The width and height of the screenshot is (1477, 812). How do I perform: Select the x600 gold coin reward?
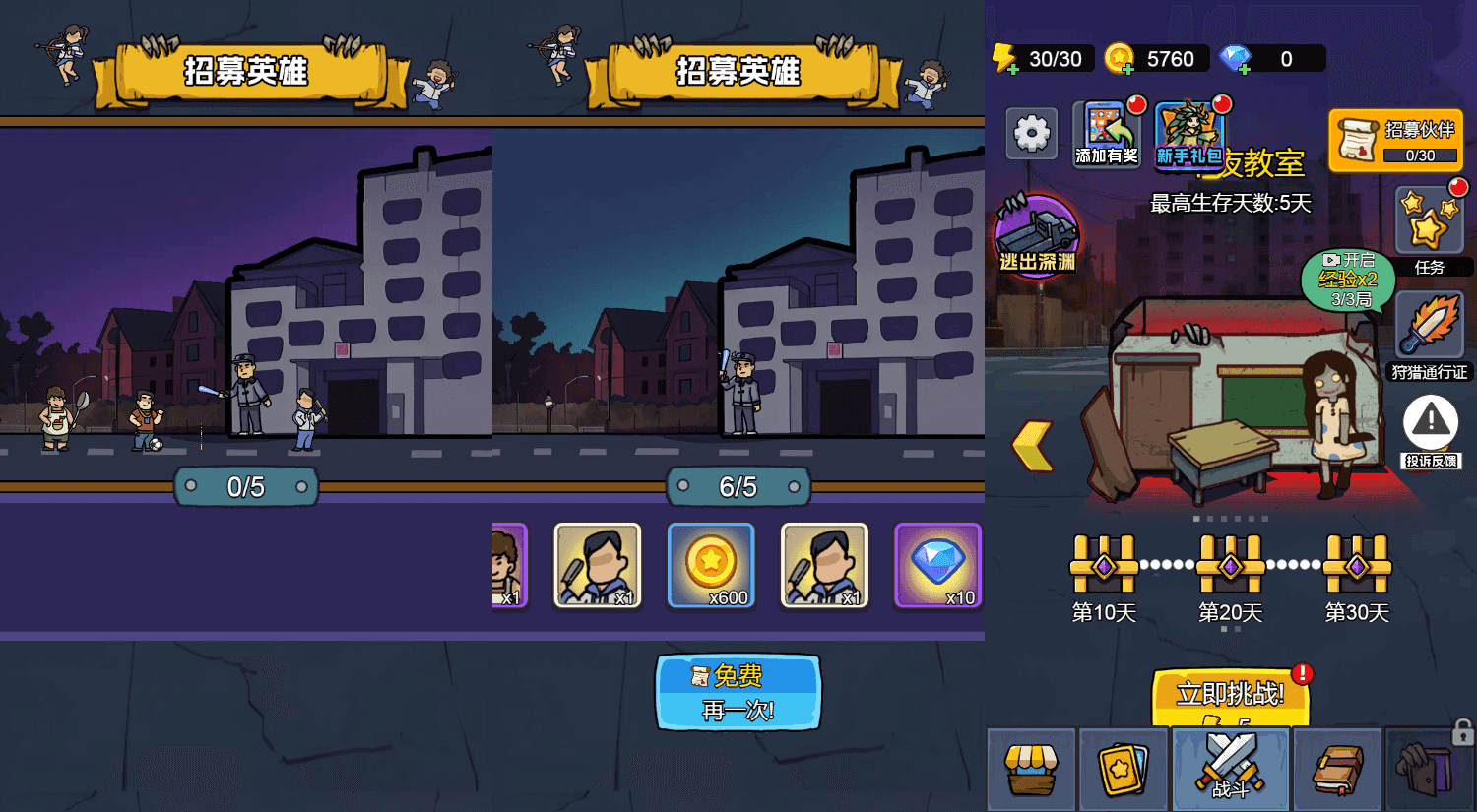click(x=711, y=566)
